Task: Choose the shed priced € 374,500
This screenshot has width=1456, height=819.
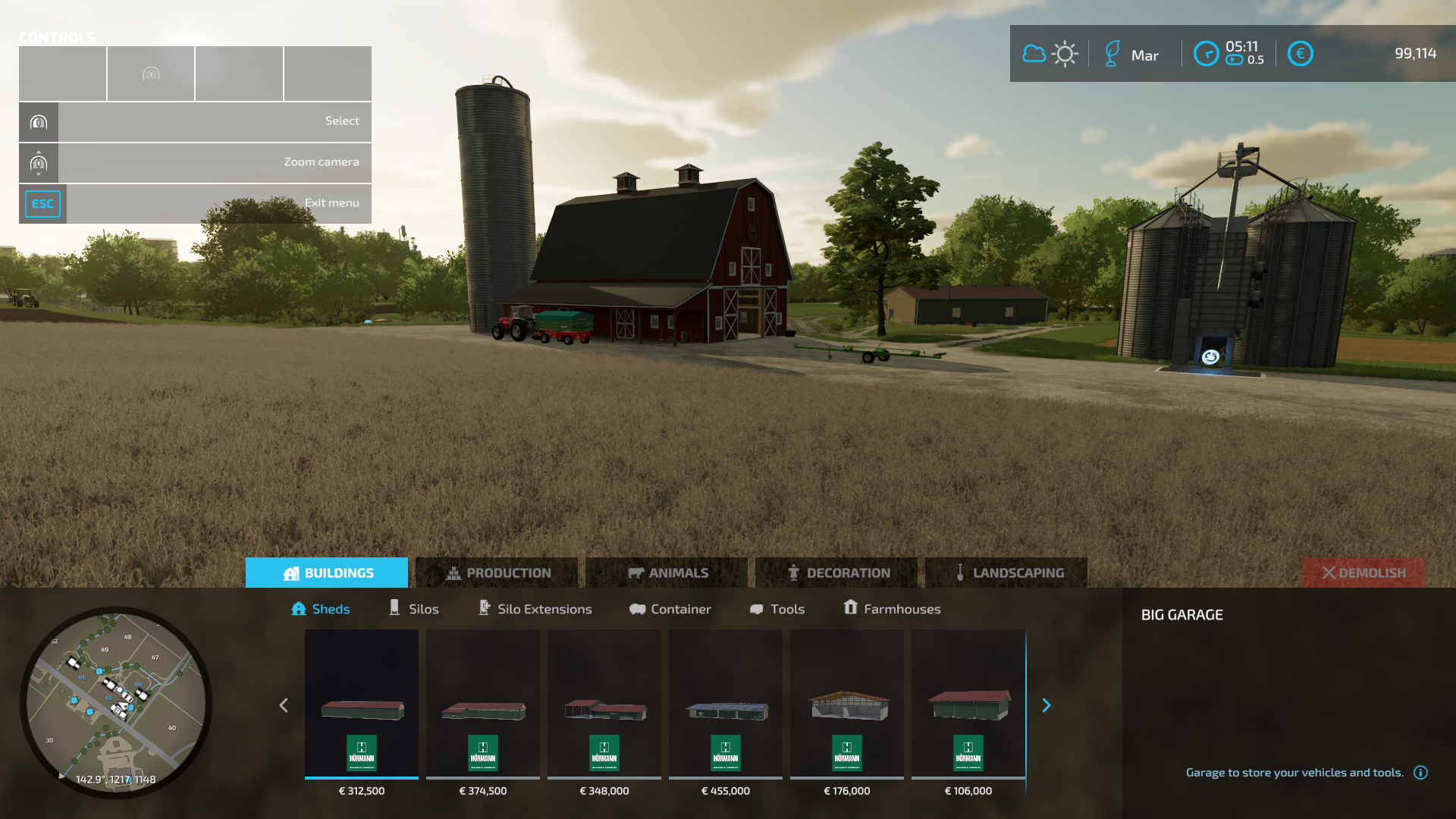Action: click(x=483, y=705)
